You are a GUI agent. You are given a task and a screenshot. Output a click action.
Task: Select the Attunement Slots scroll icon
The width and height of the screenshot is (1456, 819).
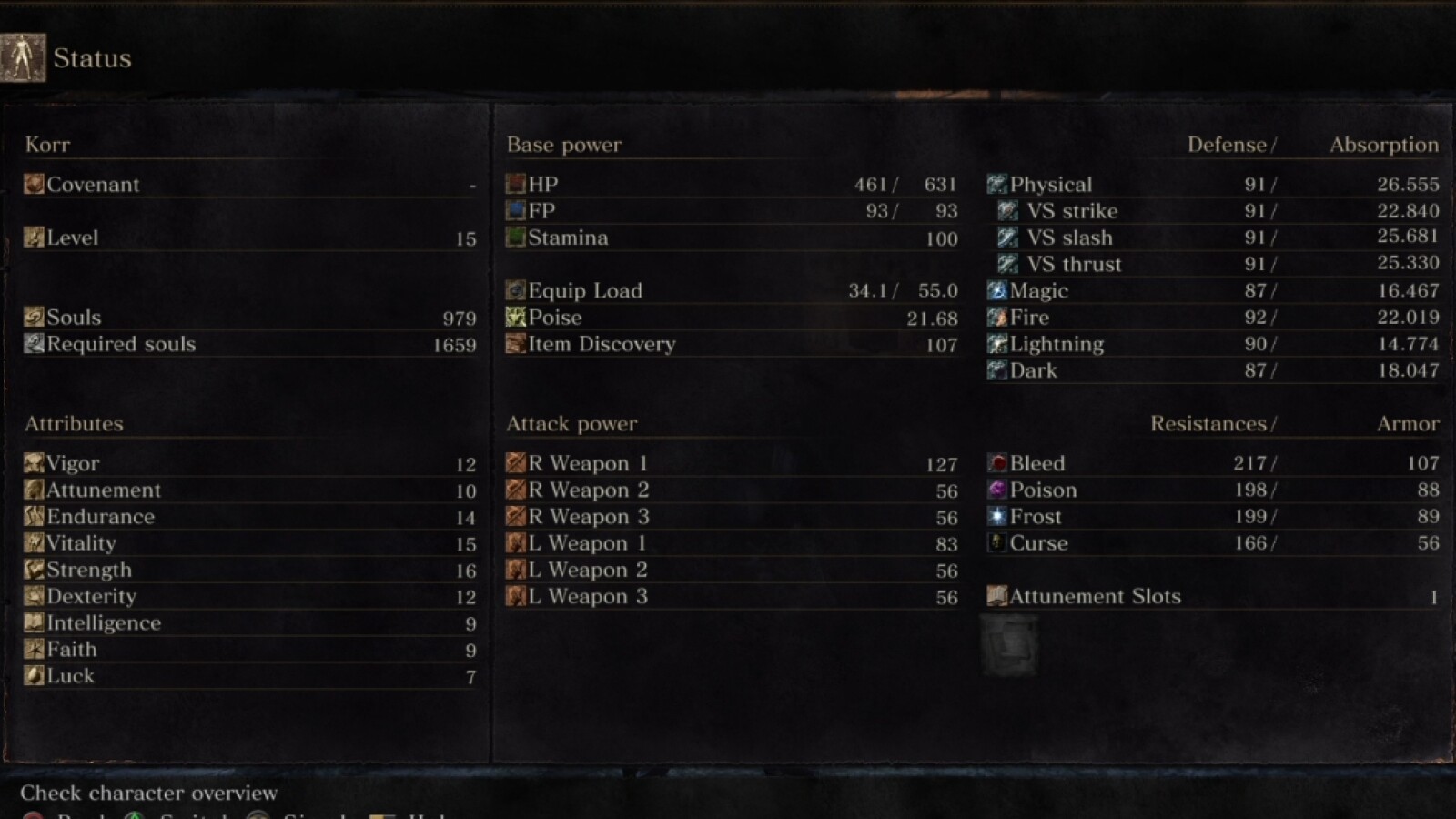(x=996, y=596)
